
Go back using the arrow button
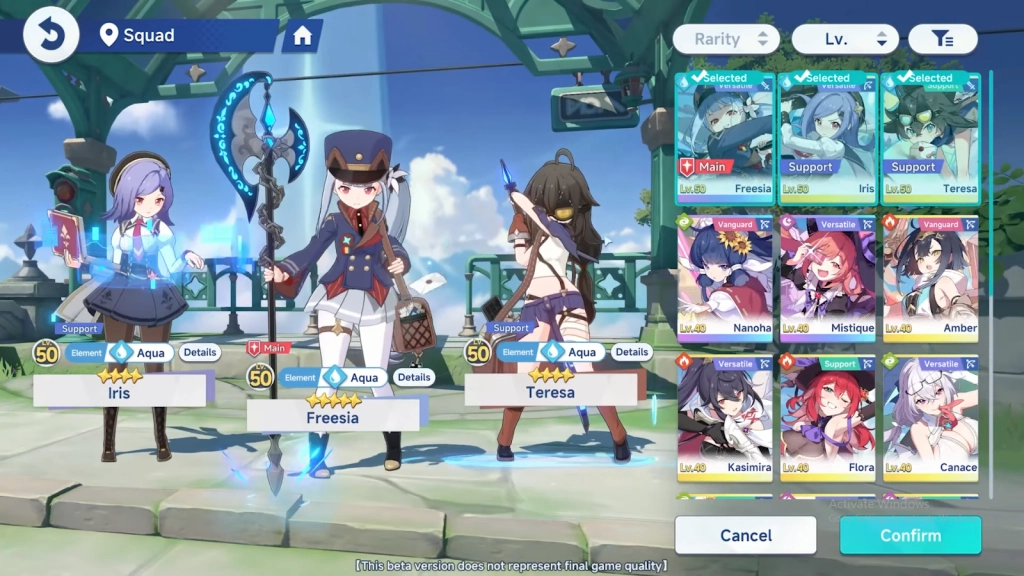[50, 35]
